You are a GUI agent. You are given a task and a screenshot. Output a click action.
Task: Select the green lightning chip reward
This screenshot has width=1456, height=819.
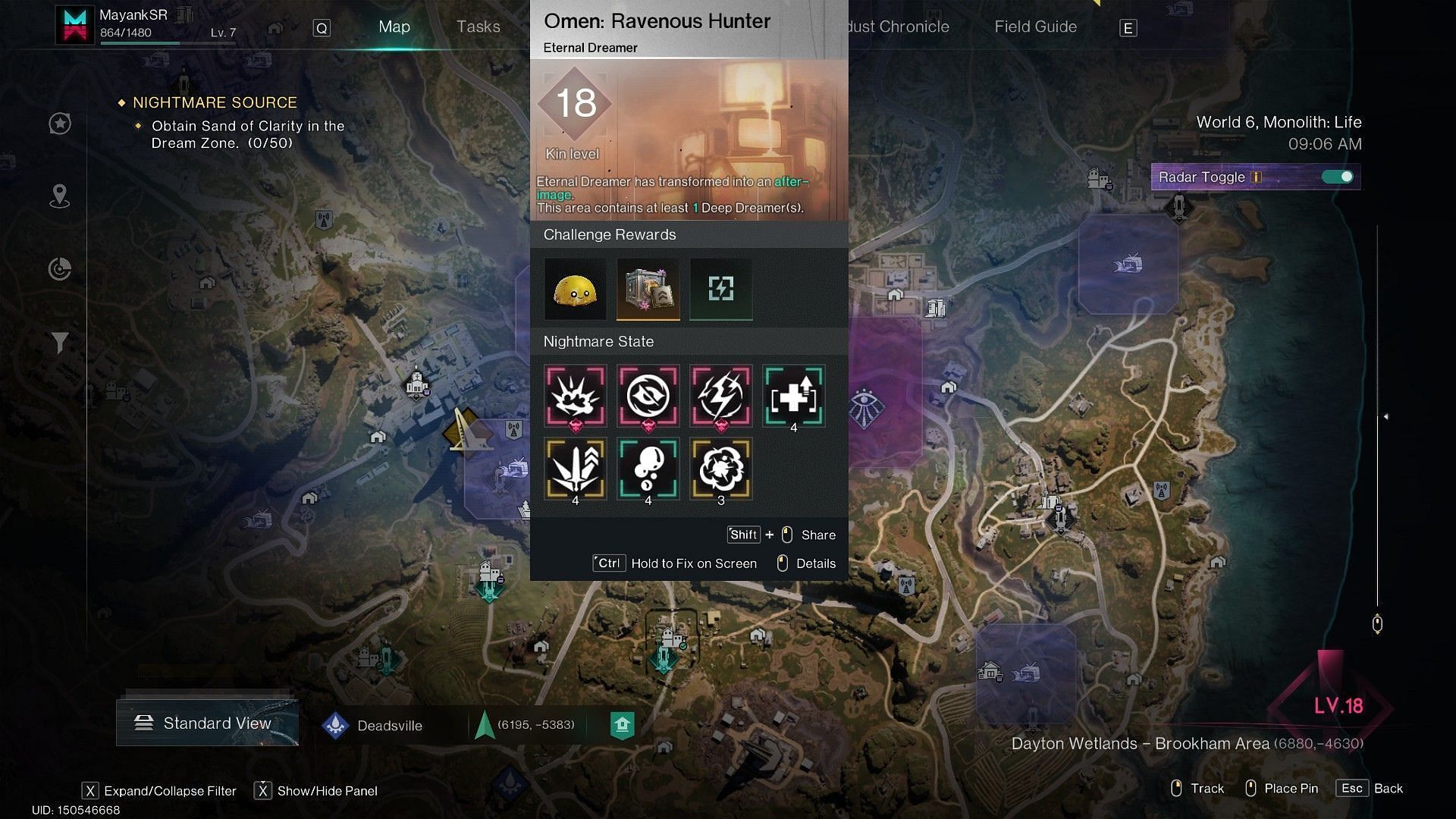(720, 289)
